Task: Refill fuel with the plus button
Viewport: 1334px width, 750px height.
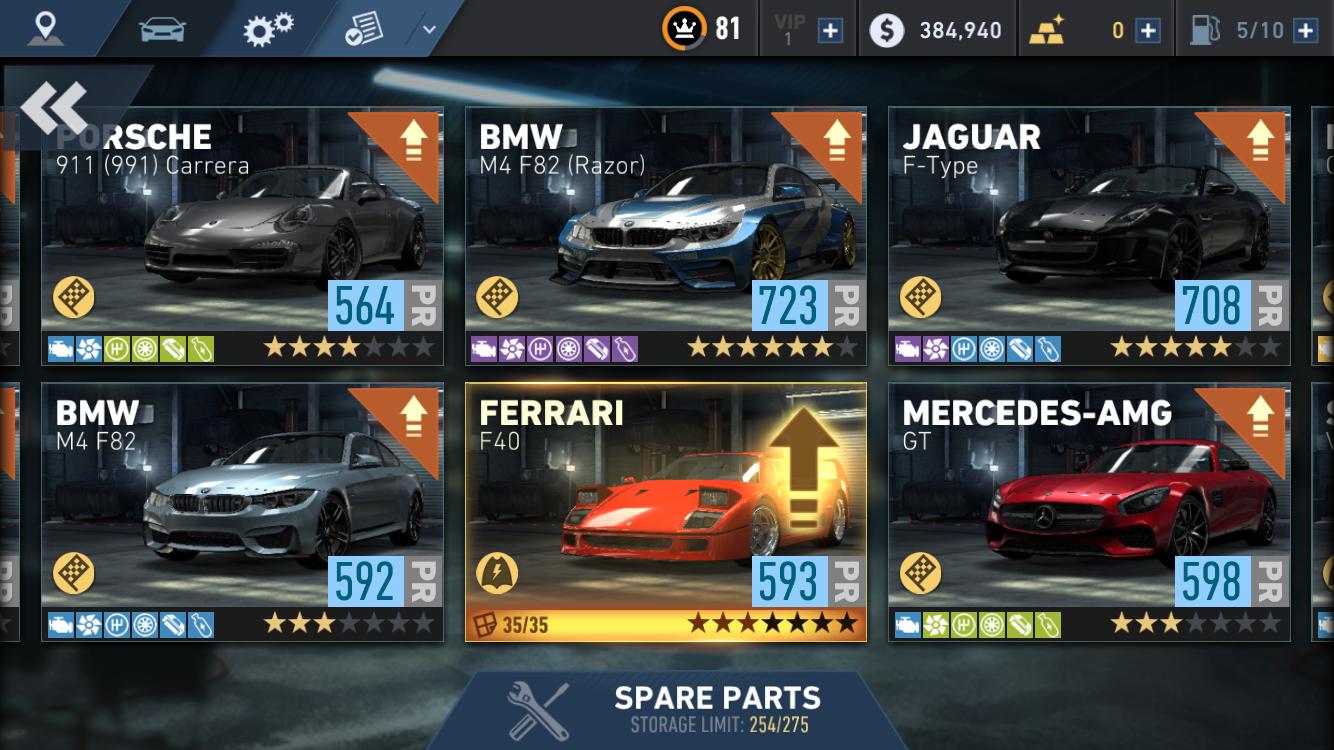Action: tap(1305, 30)
